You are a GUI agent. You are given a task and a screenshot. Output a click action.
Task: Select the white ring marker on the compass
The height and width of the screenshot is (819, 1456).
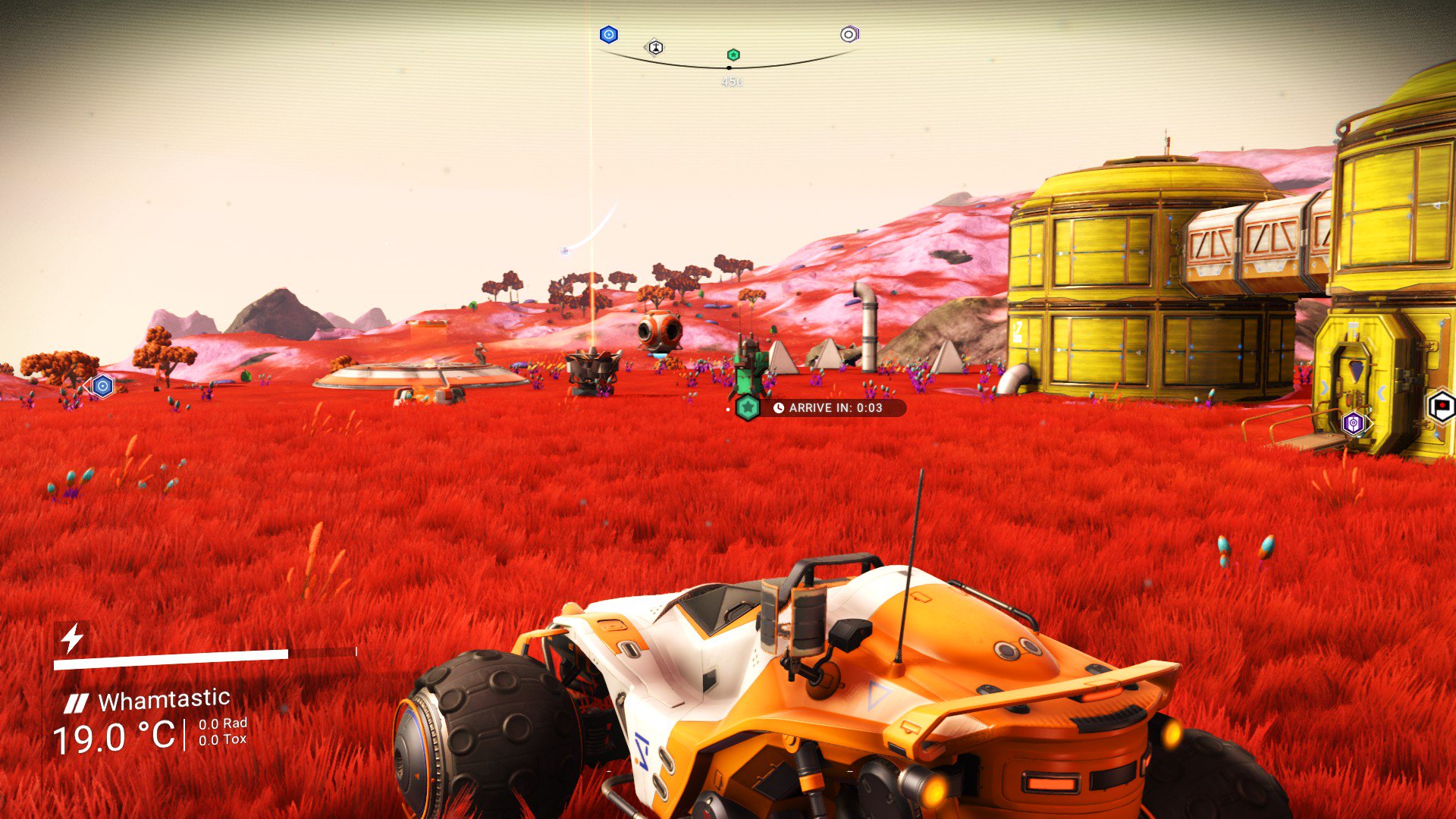pos(849,35)
